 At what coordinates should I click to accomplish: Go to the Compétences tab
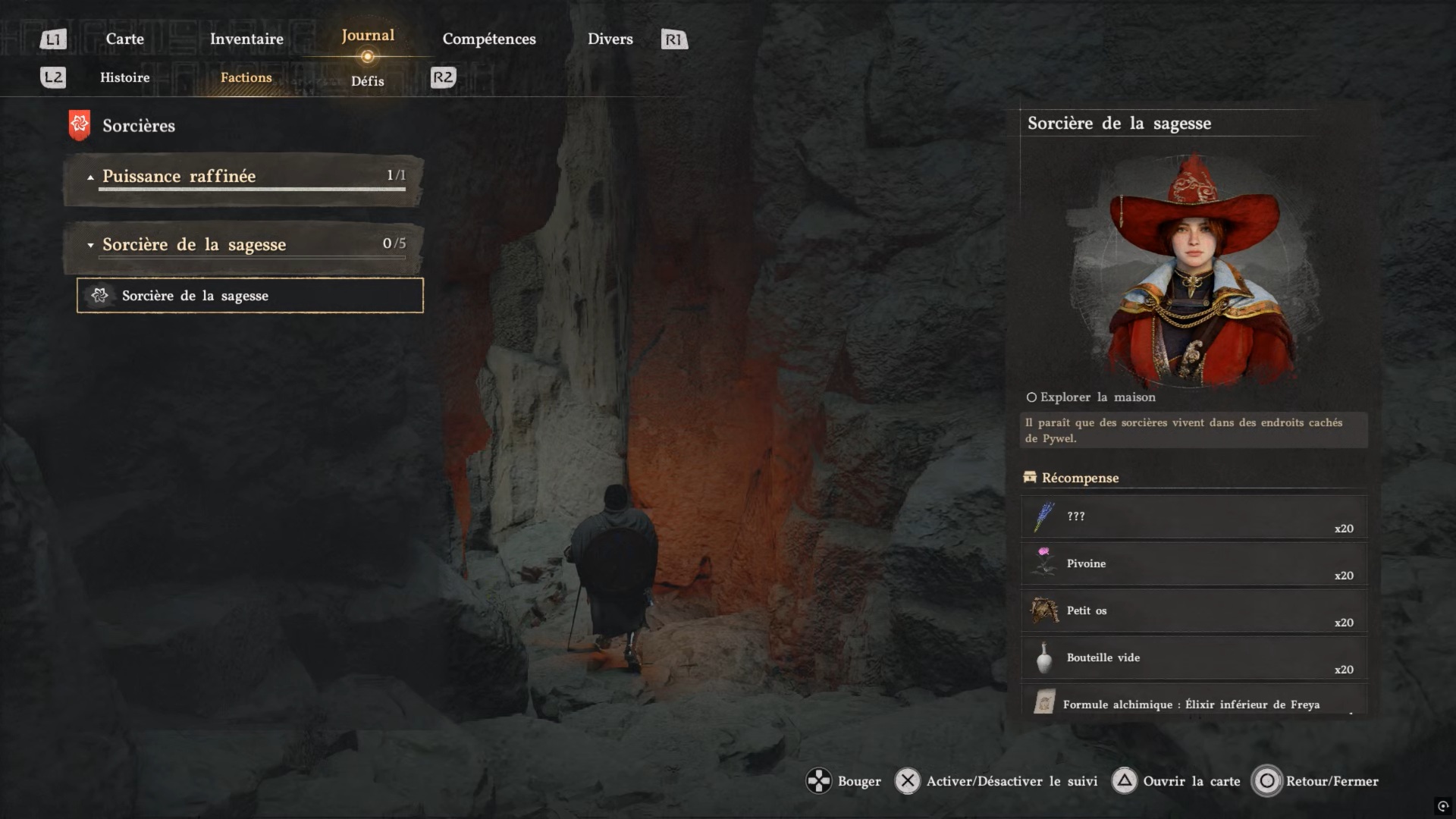[489, 39]
